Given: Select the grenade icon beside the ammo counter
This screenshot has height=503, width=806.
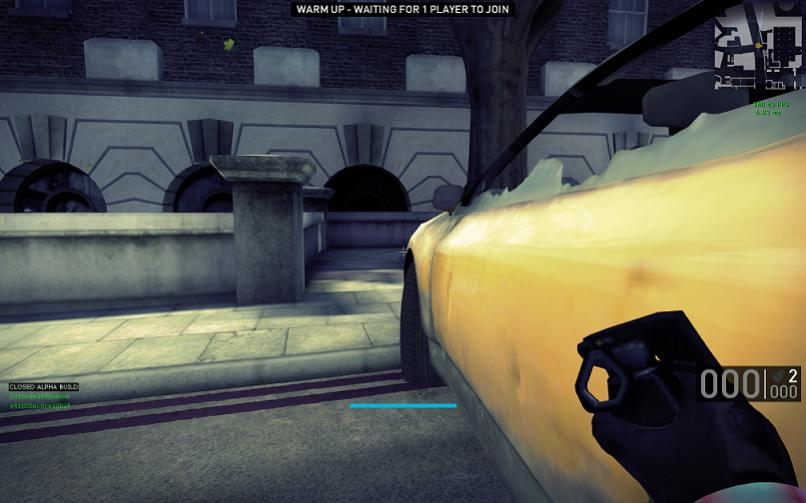Looking at the screenshot, I should (x=777, y=377).
